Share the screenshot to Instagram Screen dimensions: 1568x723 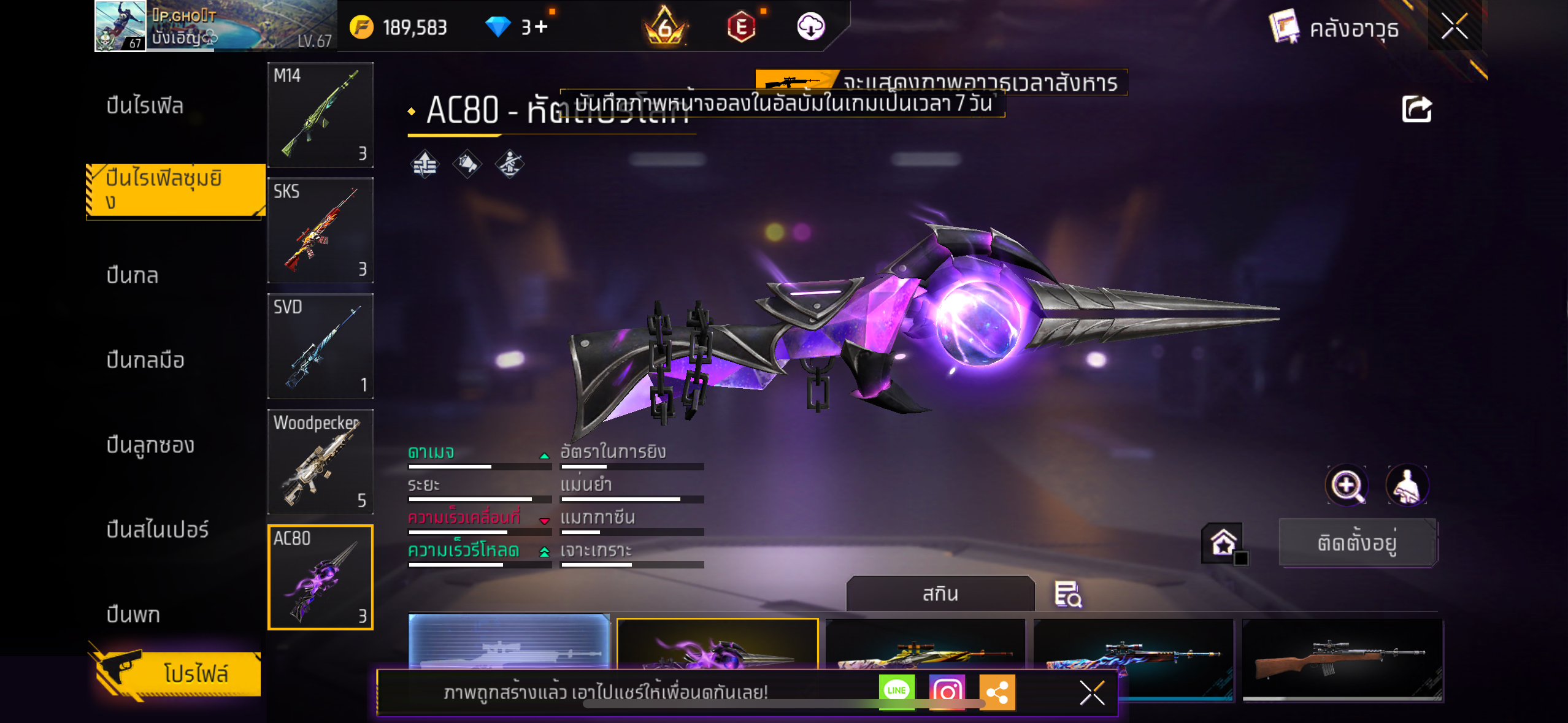[x=947, y=691]
